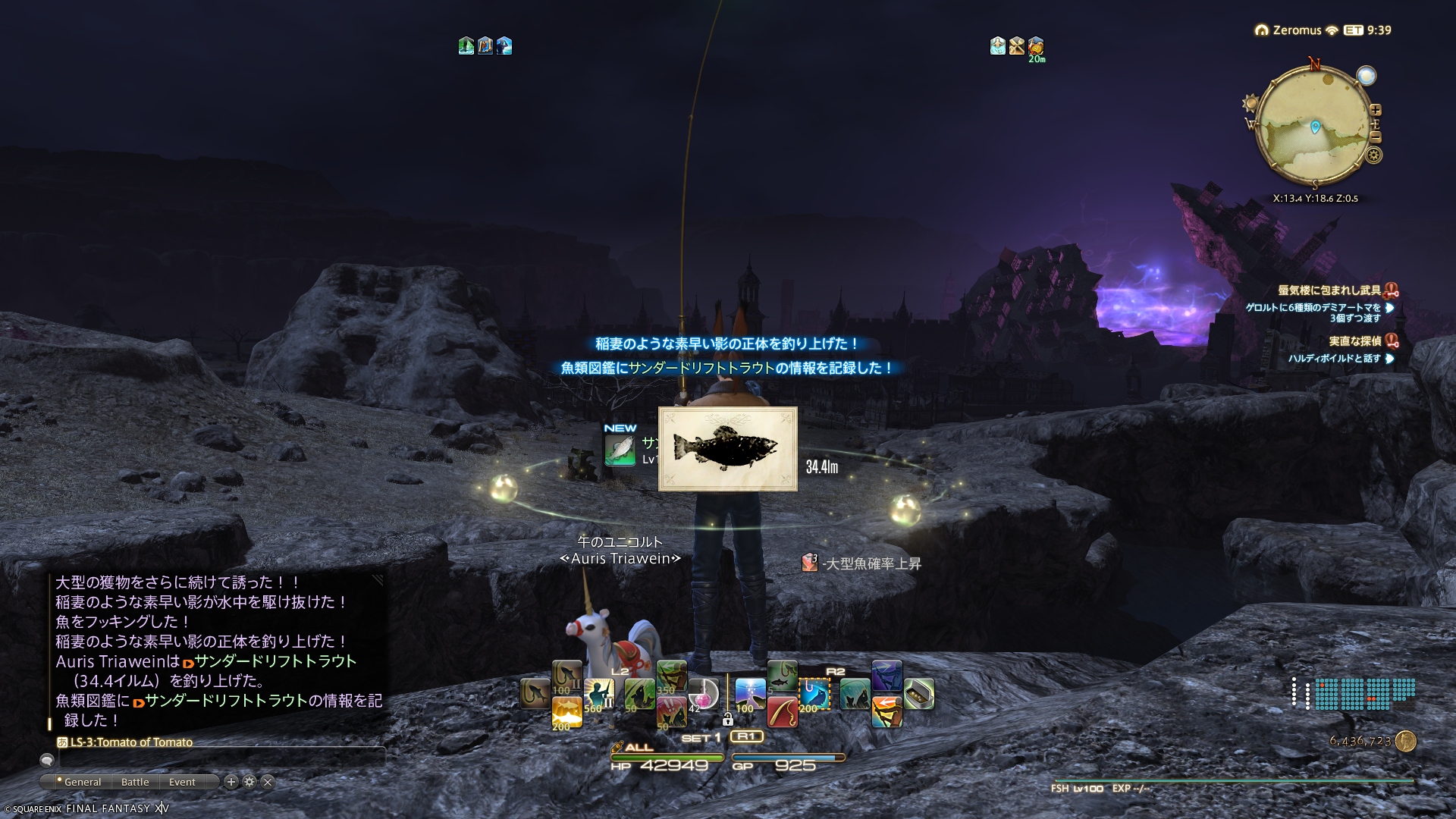This screenshot has width=1456, height=819.
Task: Open the Event chat tab
Action: 182,782
